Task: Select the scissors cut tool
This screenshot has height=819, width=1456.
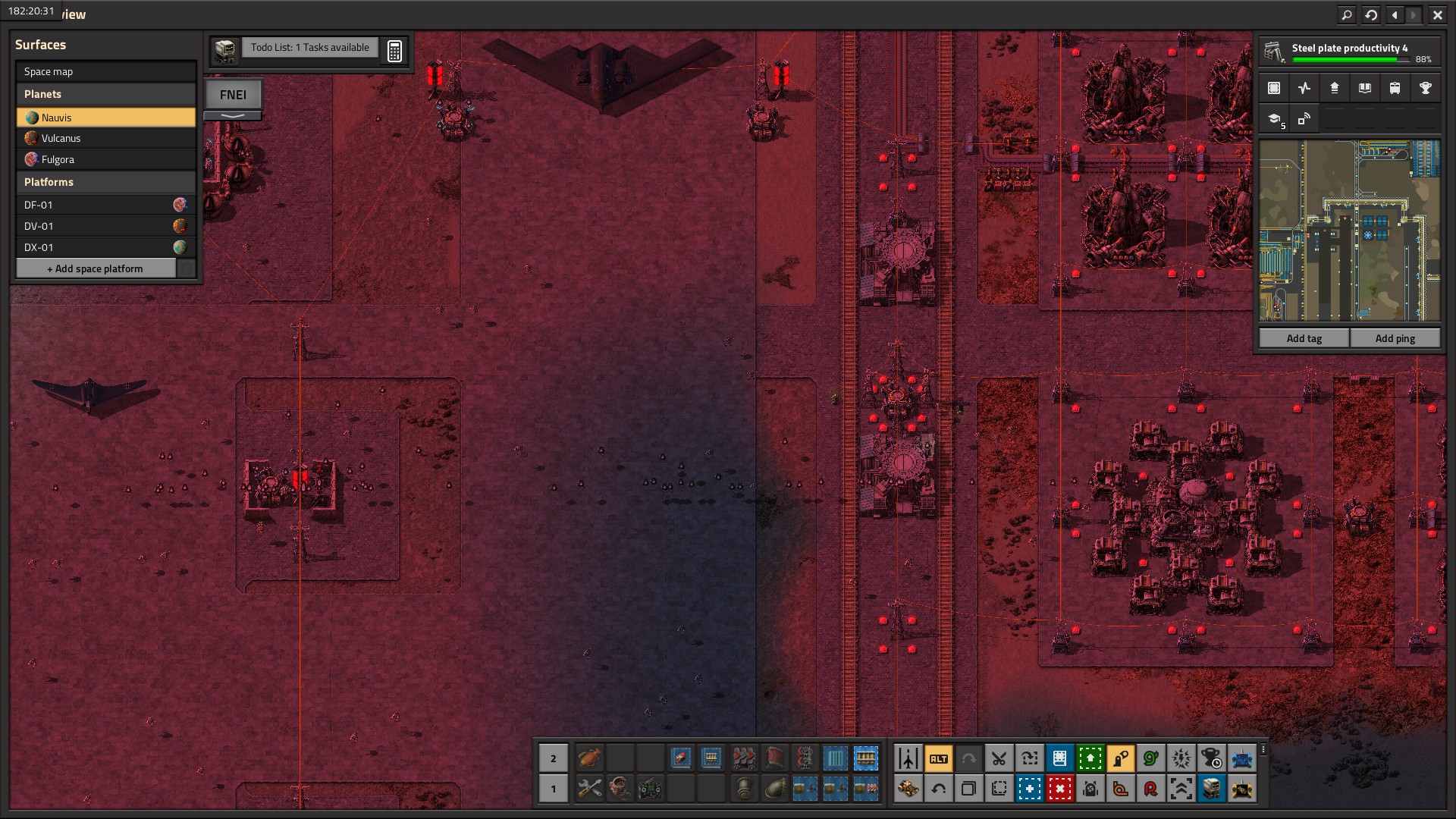Action: [999, 758]
